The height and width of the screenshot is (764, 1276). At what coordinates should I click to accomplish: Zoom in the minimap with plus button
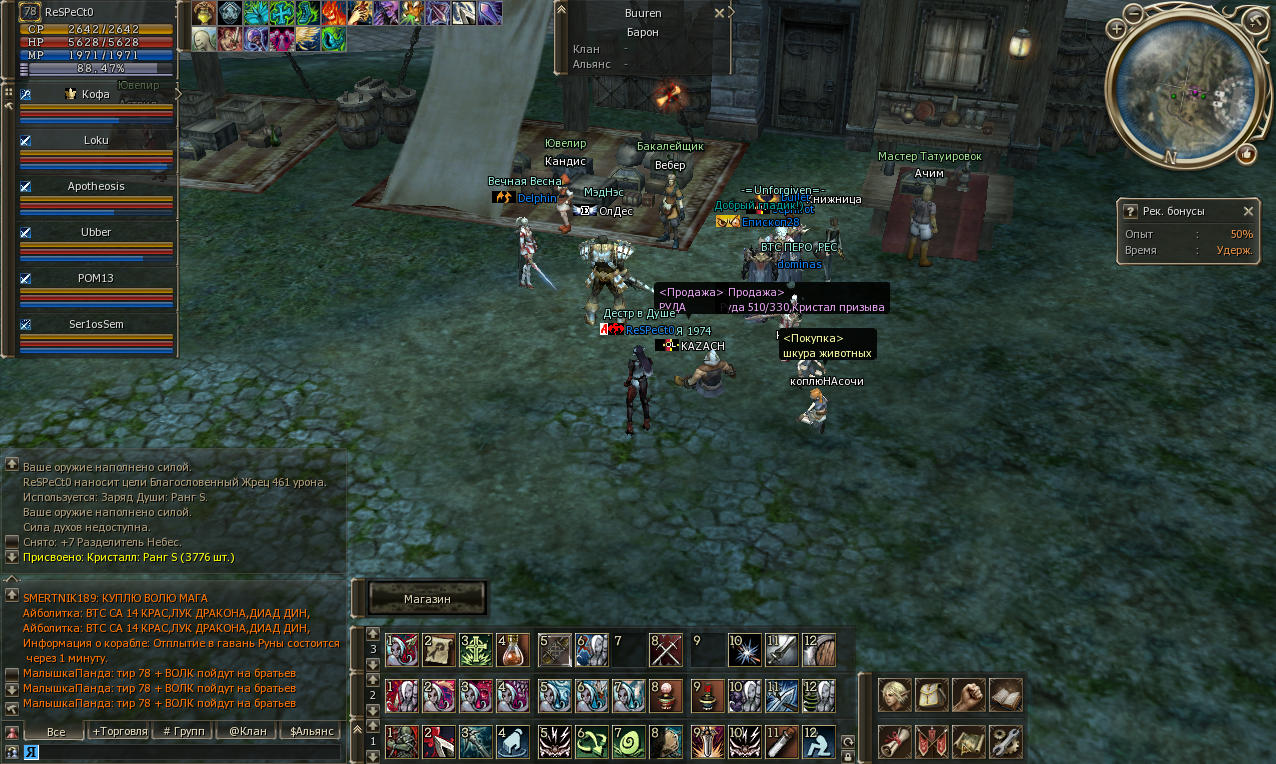pyautogui.click(x=1116, y=28)
